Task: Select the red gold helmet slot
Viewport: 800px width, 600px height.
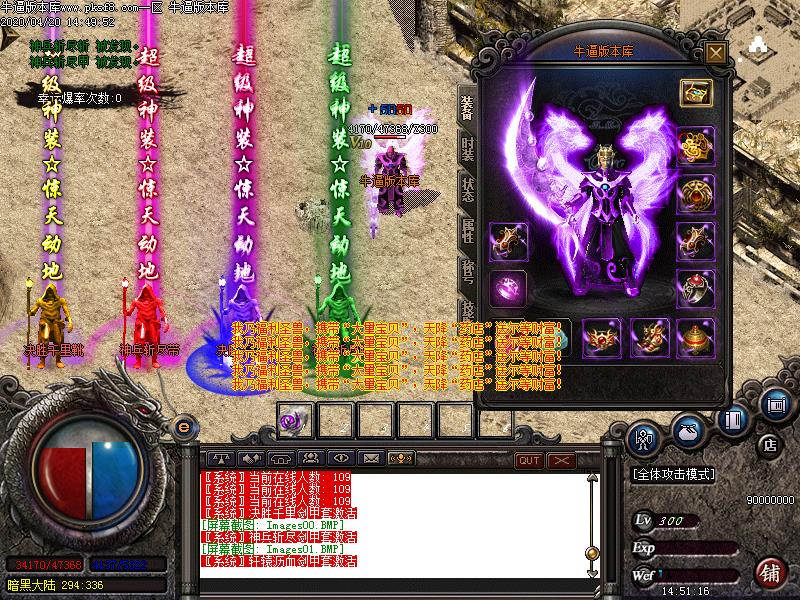Action: coord(694,337)
